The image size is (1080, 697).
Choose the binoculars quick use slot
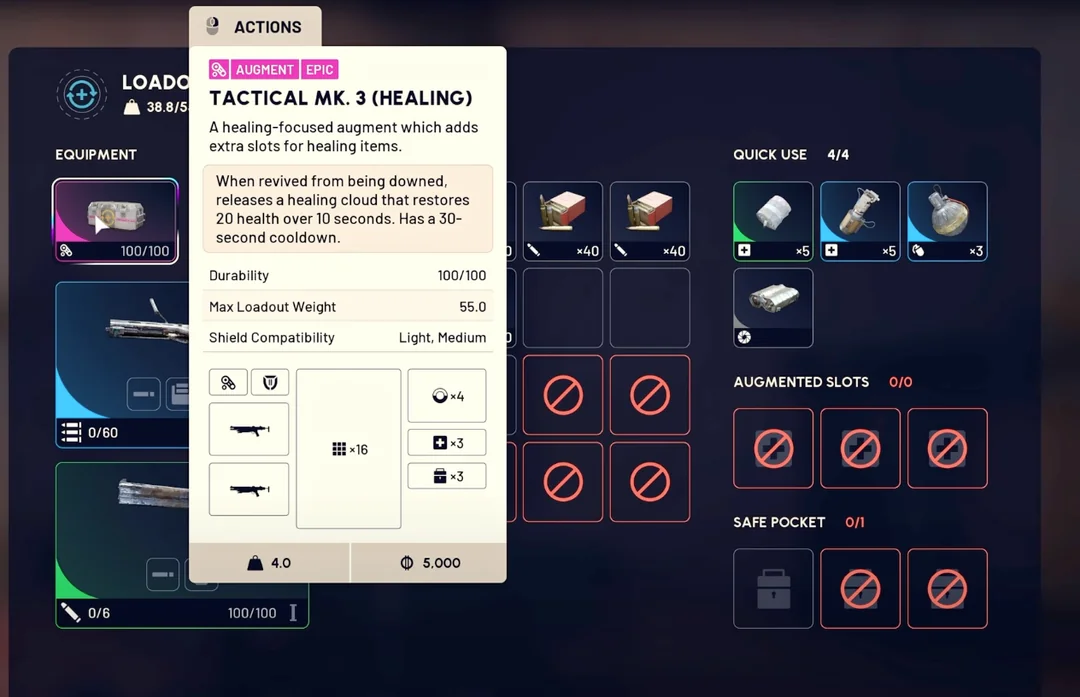pyautogui.click(x=773, y=308)
